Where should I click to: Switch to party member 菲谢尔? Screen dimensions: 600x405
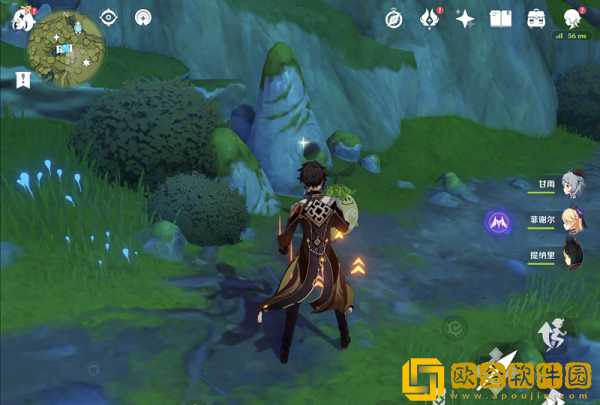pyautogui.click(x=572, y=218)
